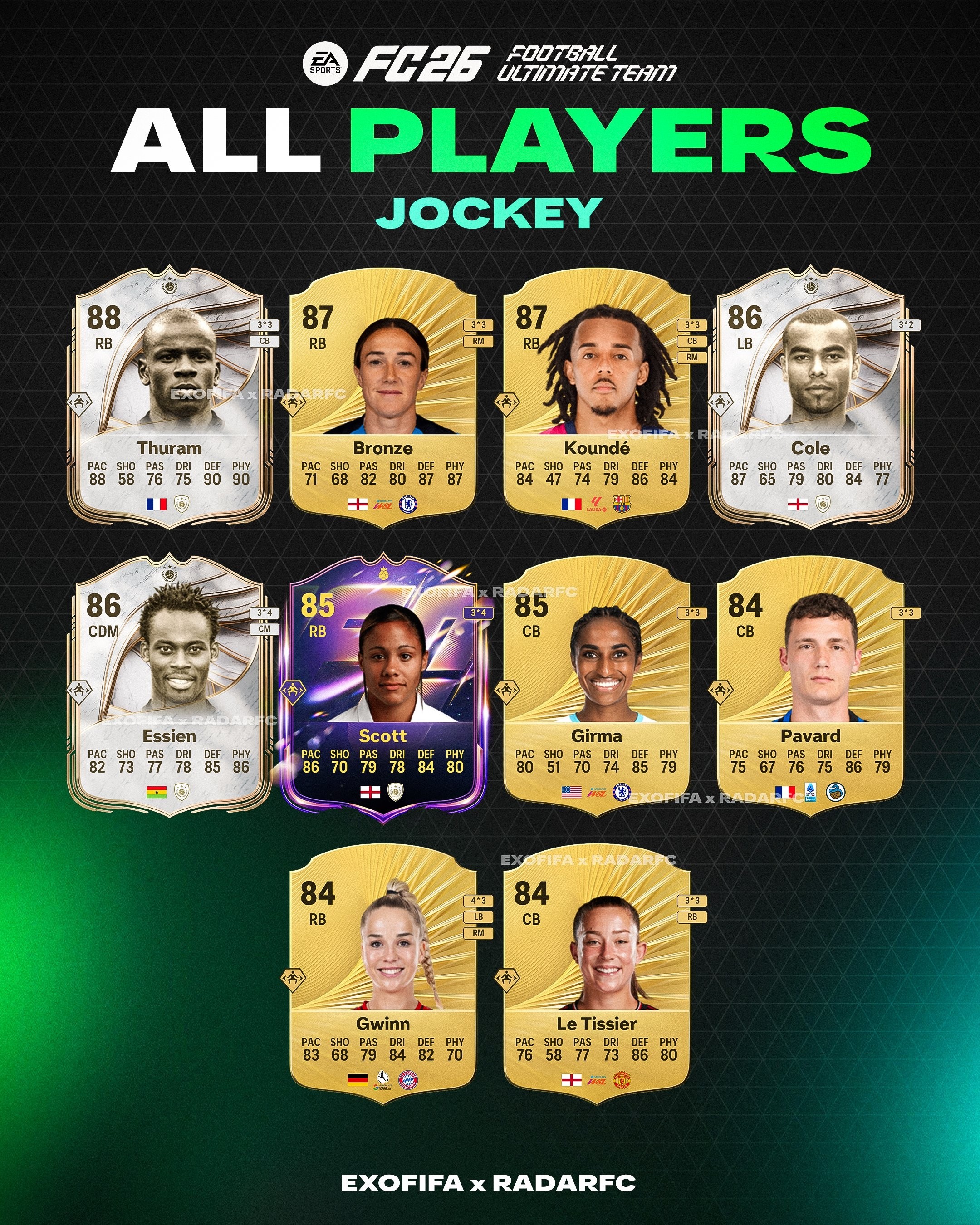Select the Cole 86 LB icon card
980x1225 pixels.
pyautogui.click(x=811, y=398)
